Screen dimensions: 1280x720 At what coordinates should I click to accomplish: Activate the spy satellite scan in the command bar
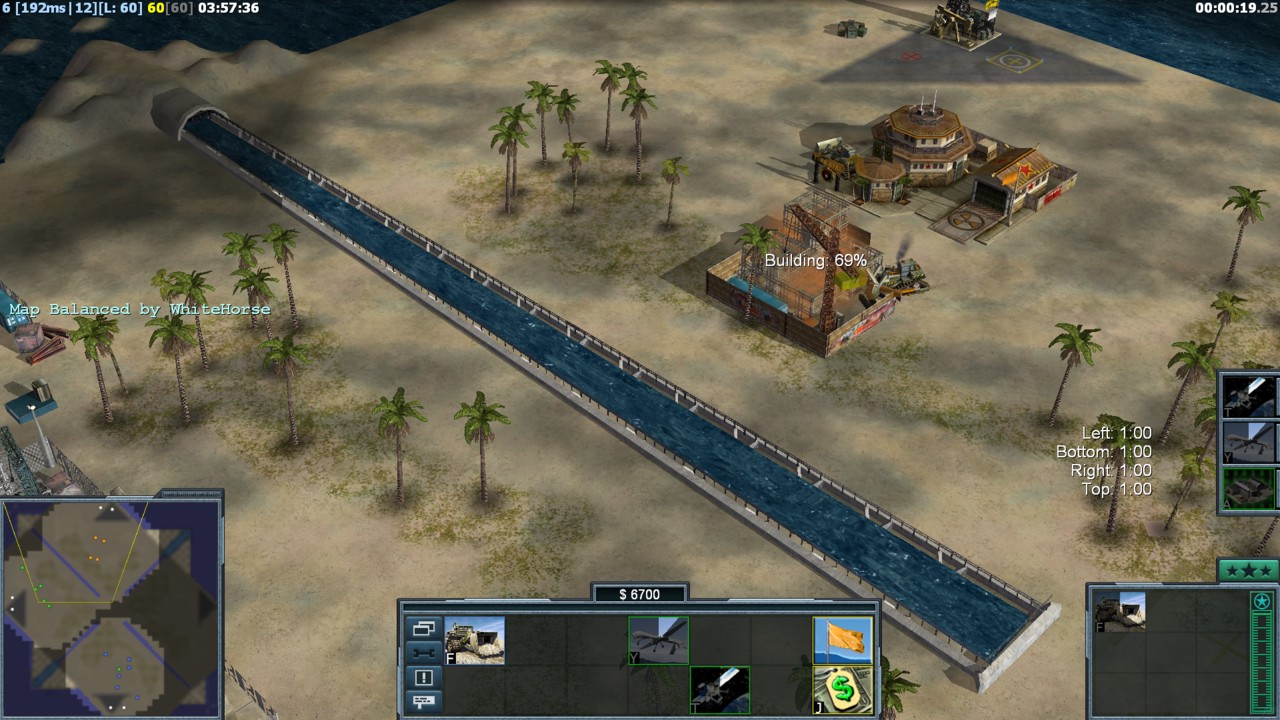720,689
